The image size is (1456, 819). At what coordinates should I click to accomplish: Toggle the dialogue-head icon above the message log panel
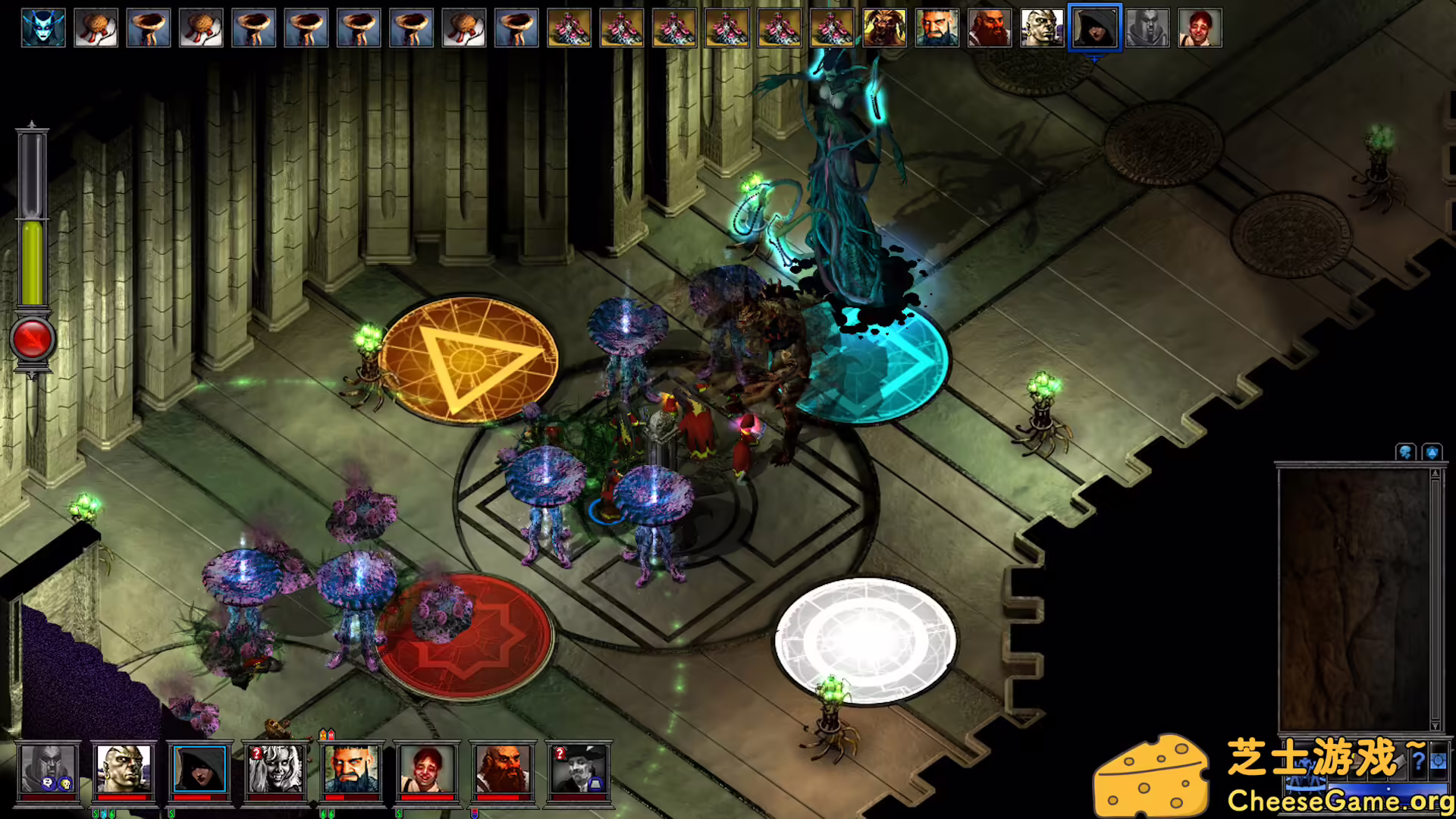pyautogui.click(x=1404, y=451)
